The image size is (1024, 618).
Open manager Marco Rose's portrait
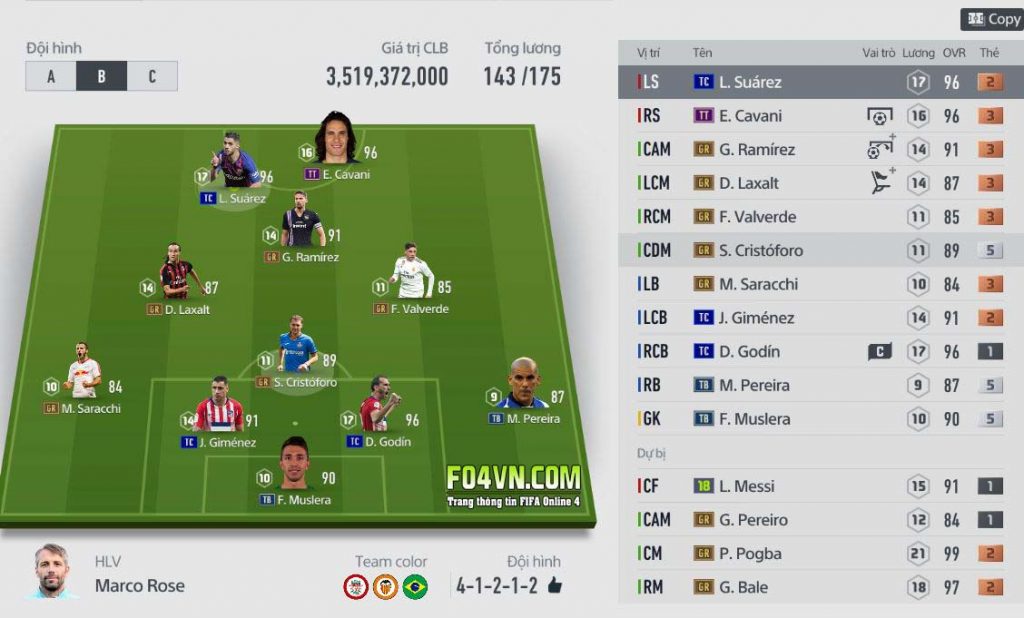(51, 572)
